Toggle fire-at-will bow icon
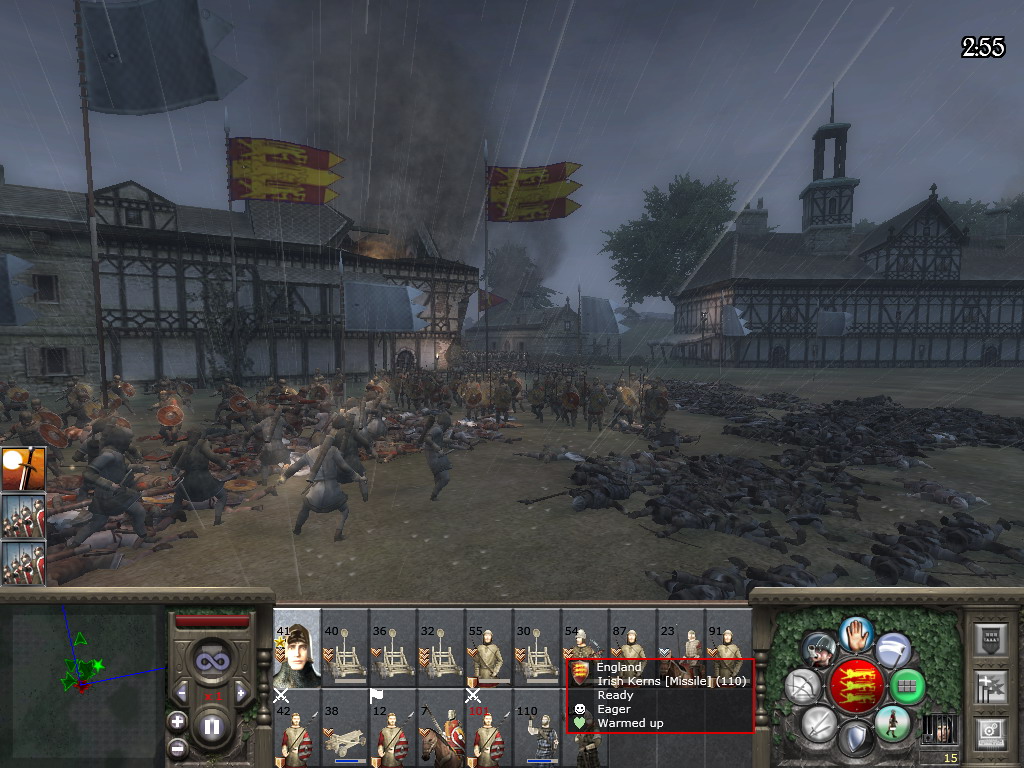This screenshot has height=768, width=1024. [801, 686]
